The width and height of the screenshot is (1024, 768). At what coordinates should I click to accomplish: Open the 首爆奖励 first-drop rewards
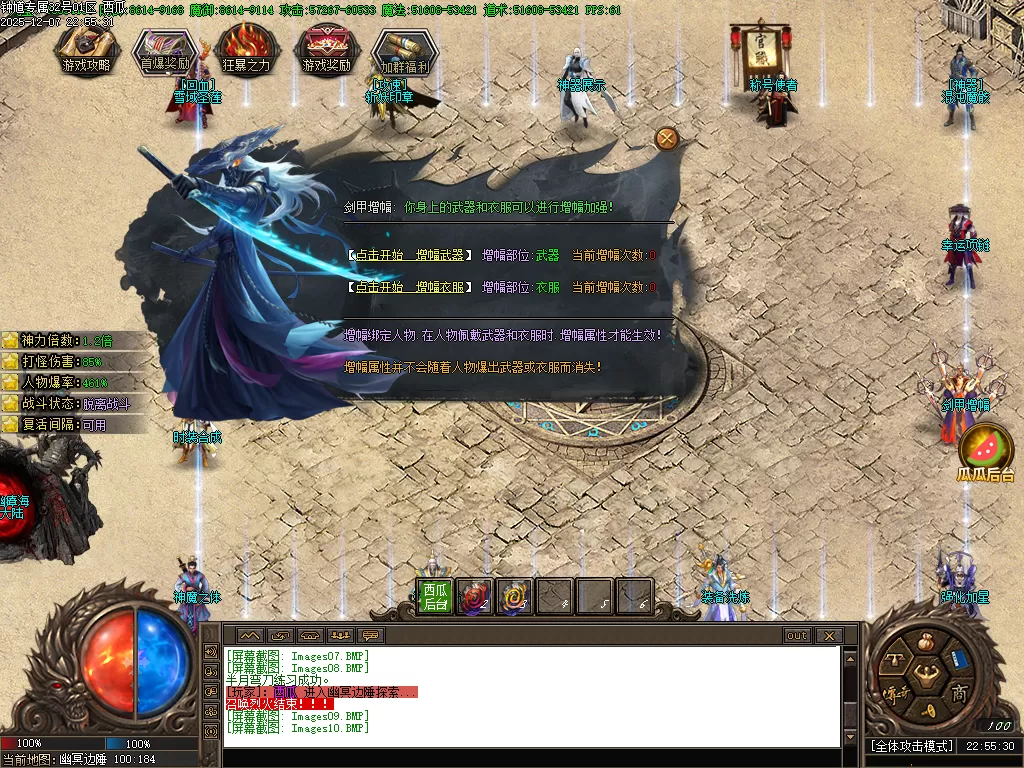click(165, 49)
